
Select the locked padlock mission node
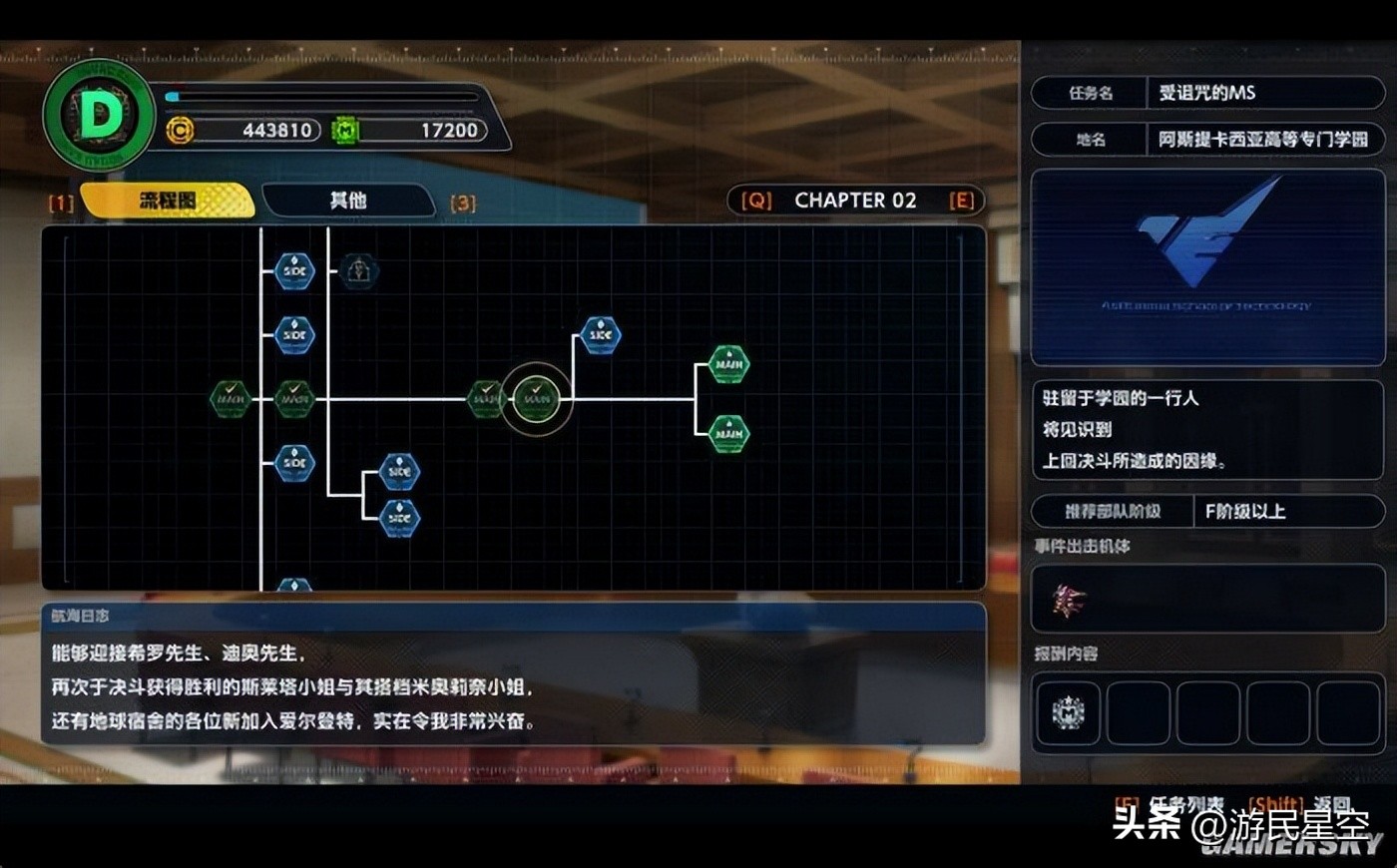[x=358, y=270]
